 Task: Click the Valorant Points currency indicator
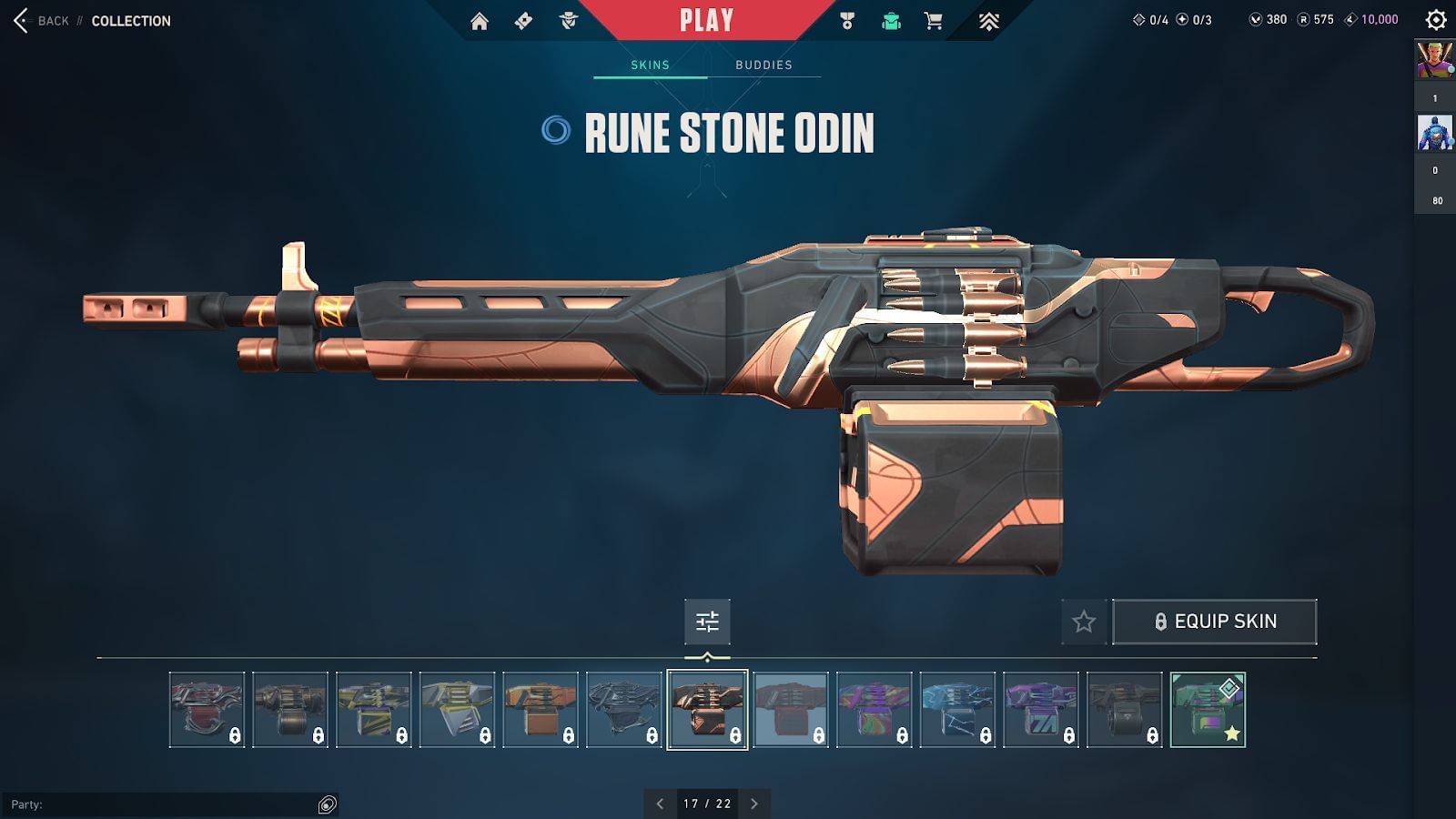pyautogui.click(x=1264, y=15)
